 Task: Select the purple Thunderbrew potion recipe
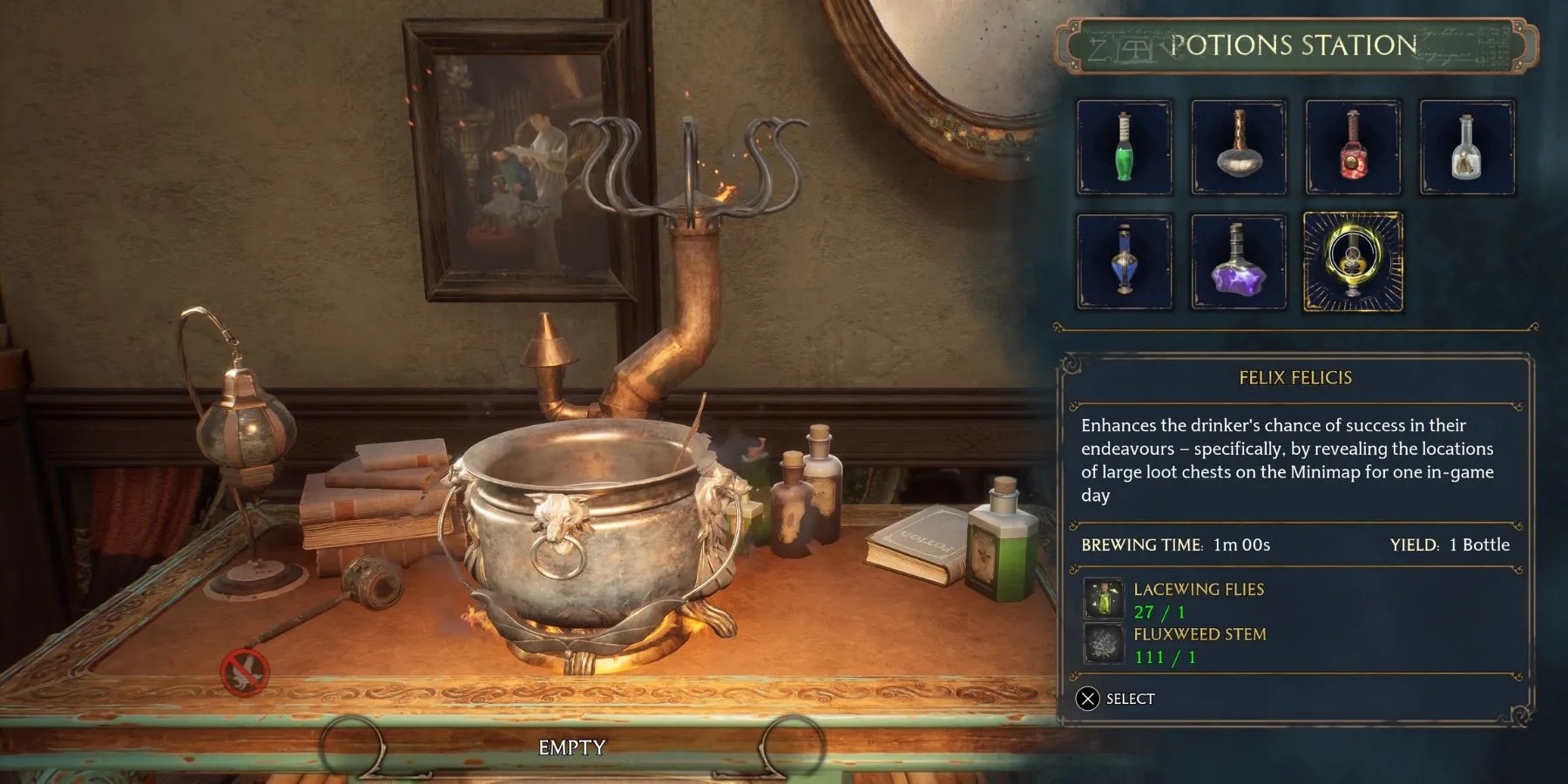point(1238,261)
